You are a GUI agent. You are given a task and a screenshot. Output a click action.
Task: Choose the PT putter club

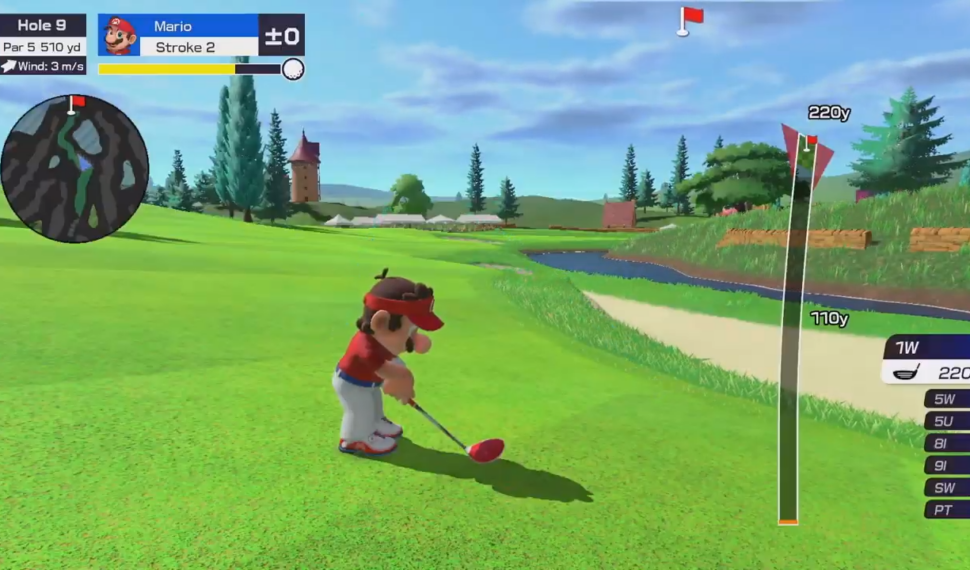[x=946, y=509]
